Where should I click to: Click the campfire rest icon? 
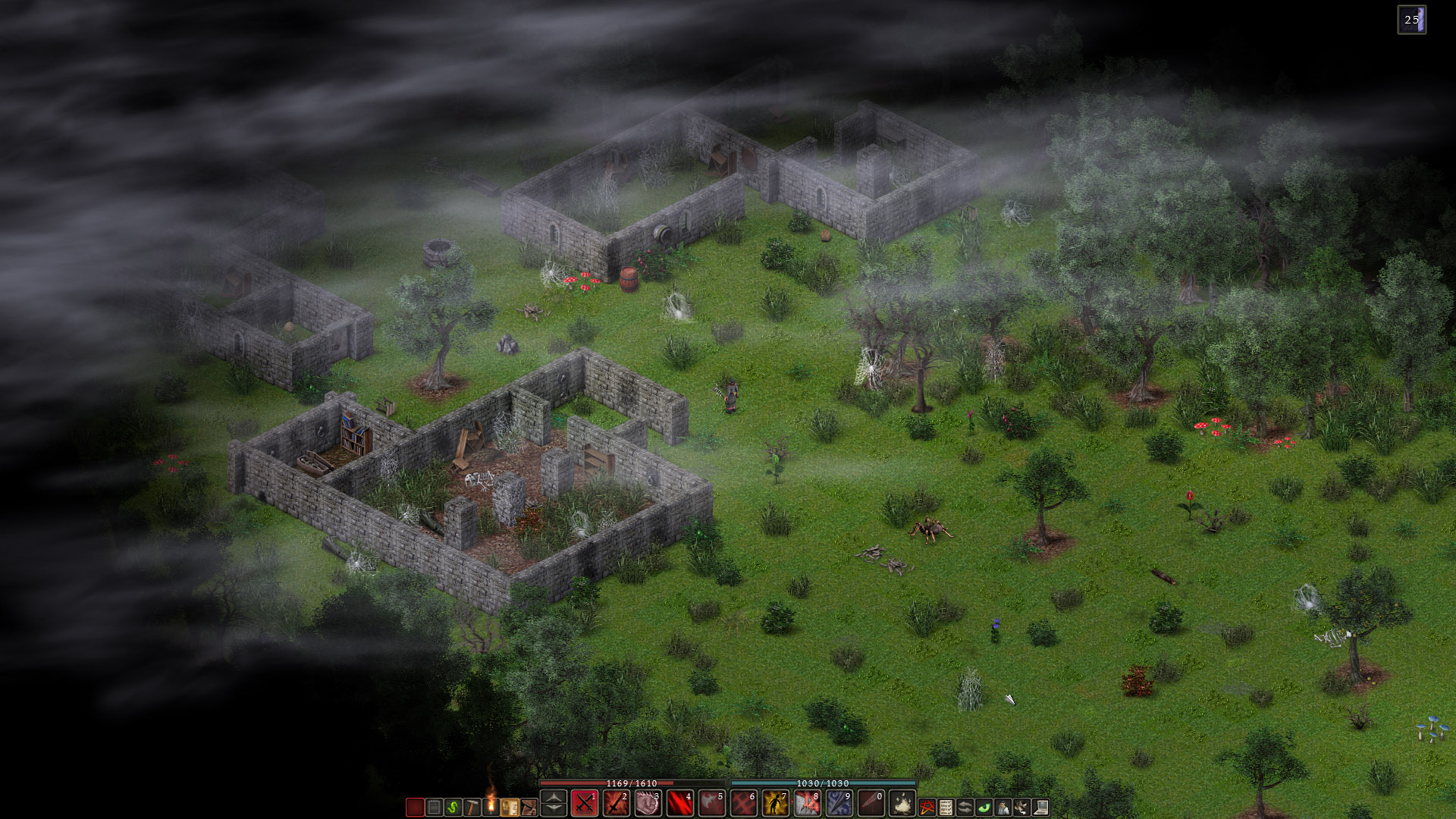[902, 803]
